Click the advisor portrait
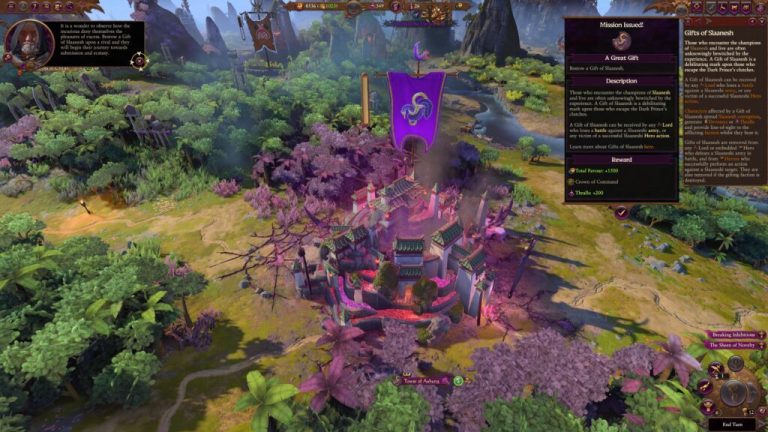 point(29,43)
